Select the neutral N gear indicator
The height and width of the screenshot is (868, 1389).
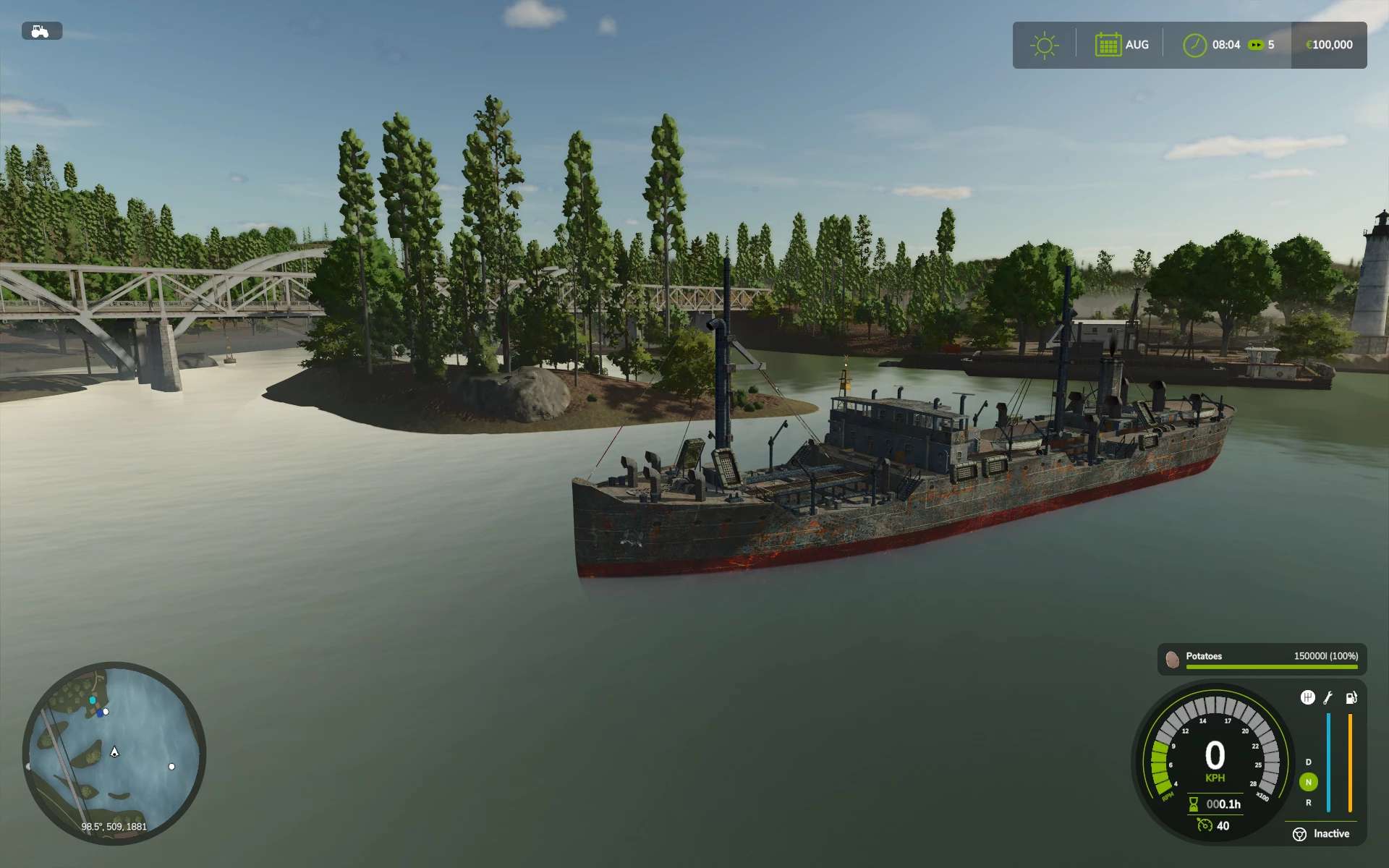tap(1308, 782)
